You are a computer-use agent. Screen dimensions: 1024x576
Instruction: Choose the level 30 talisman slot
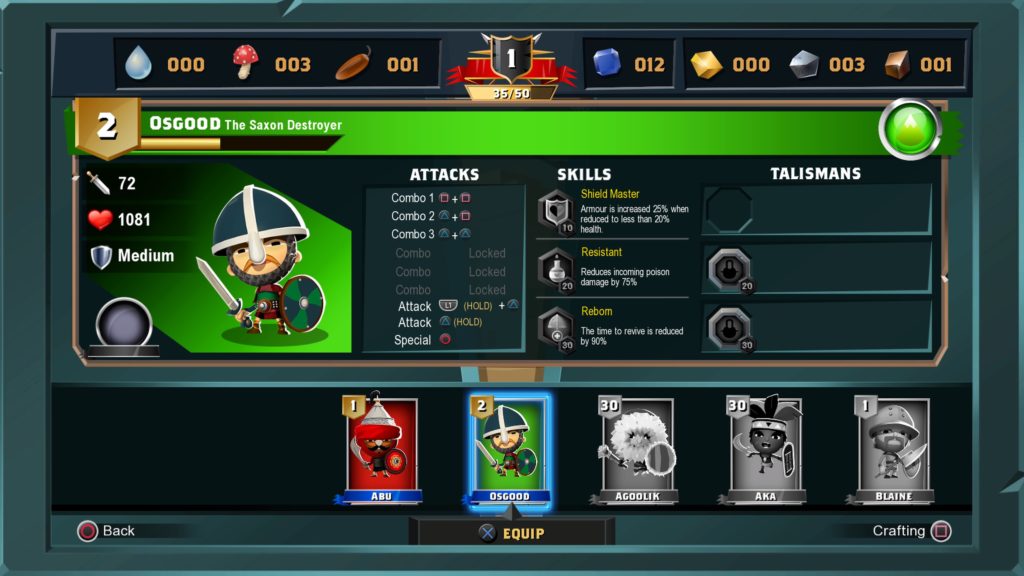[x=727, y=327]
